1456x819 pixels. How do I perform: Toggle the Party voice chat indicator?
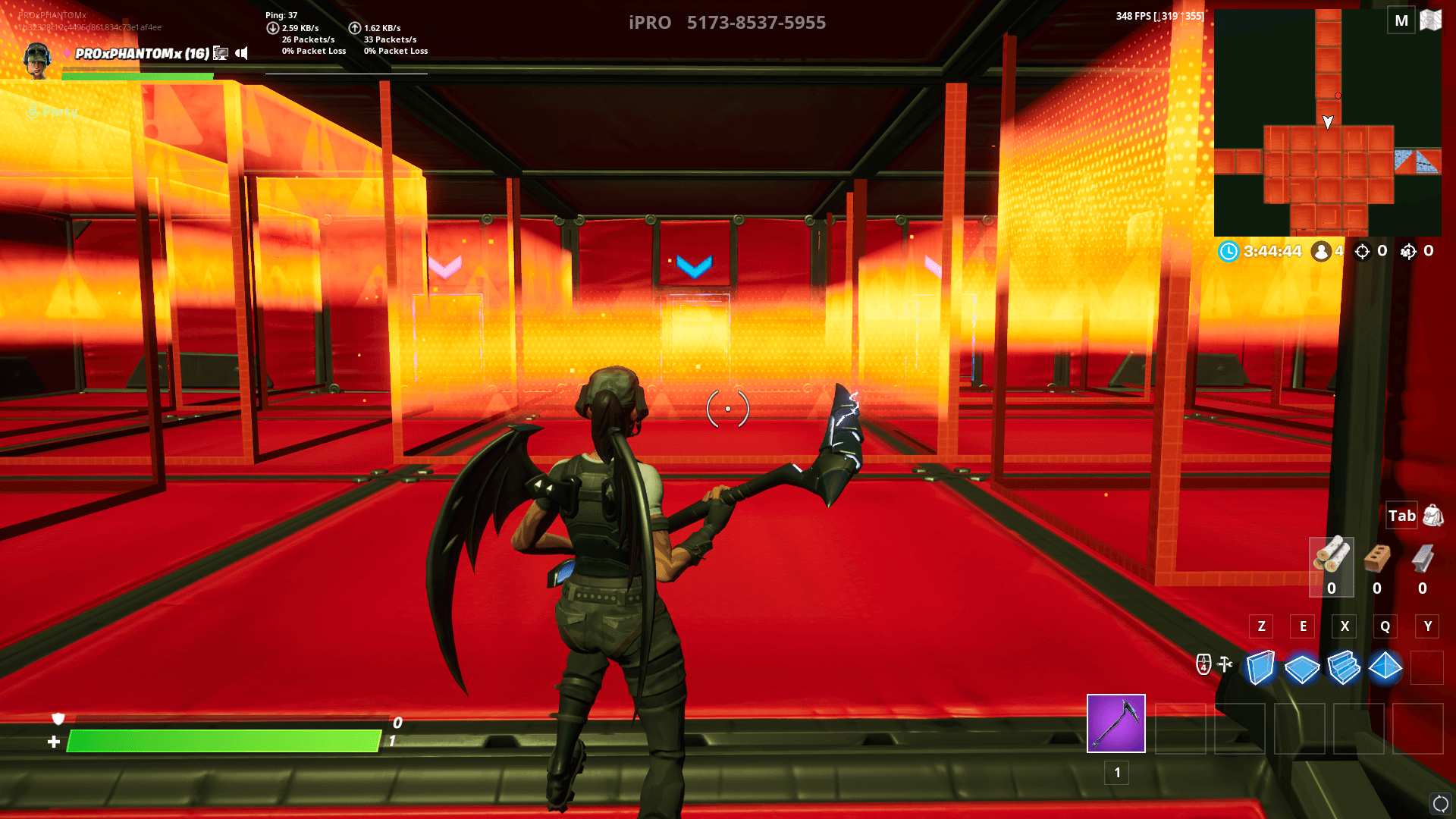pyautogui.click(x=33, y=112)
